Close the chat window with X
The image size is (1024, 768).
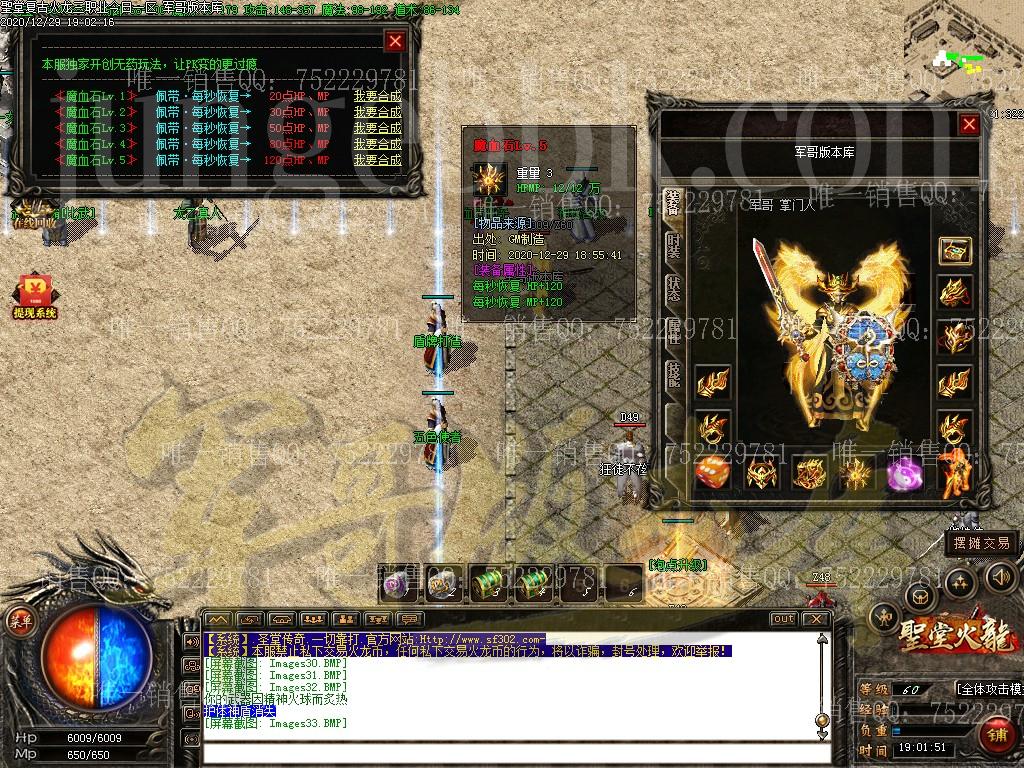pos(815,619)
